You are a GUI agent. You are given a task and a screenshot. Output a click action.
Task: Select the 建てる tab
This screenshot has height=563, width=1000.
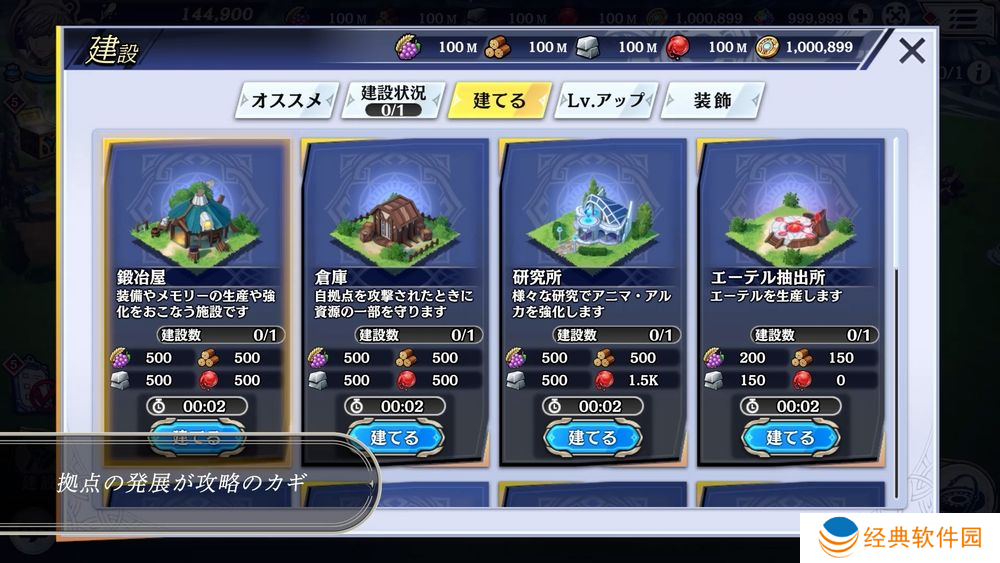click(x=499, y=101)
